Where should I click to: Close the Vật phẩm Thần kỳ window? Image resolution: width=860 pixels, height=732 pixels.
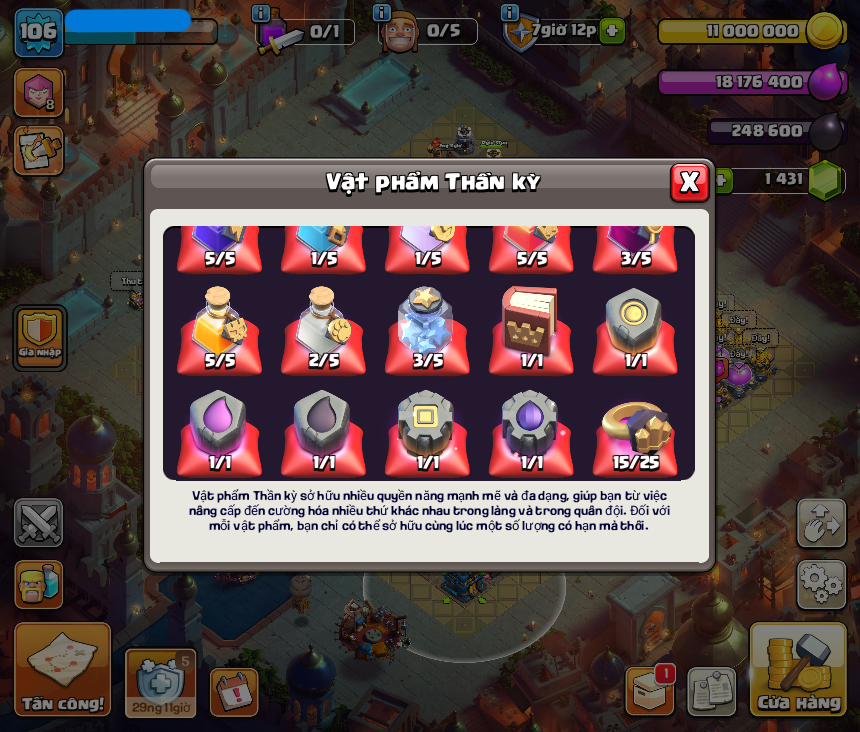pos(689,182)
